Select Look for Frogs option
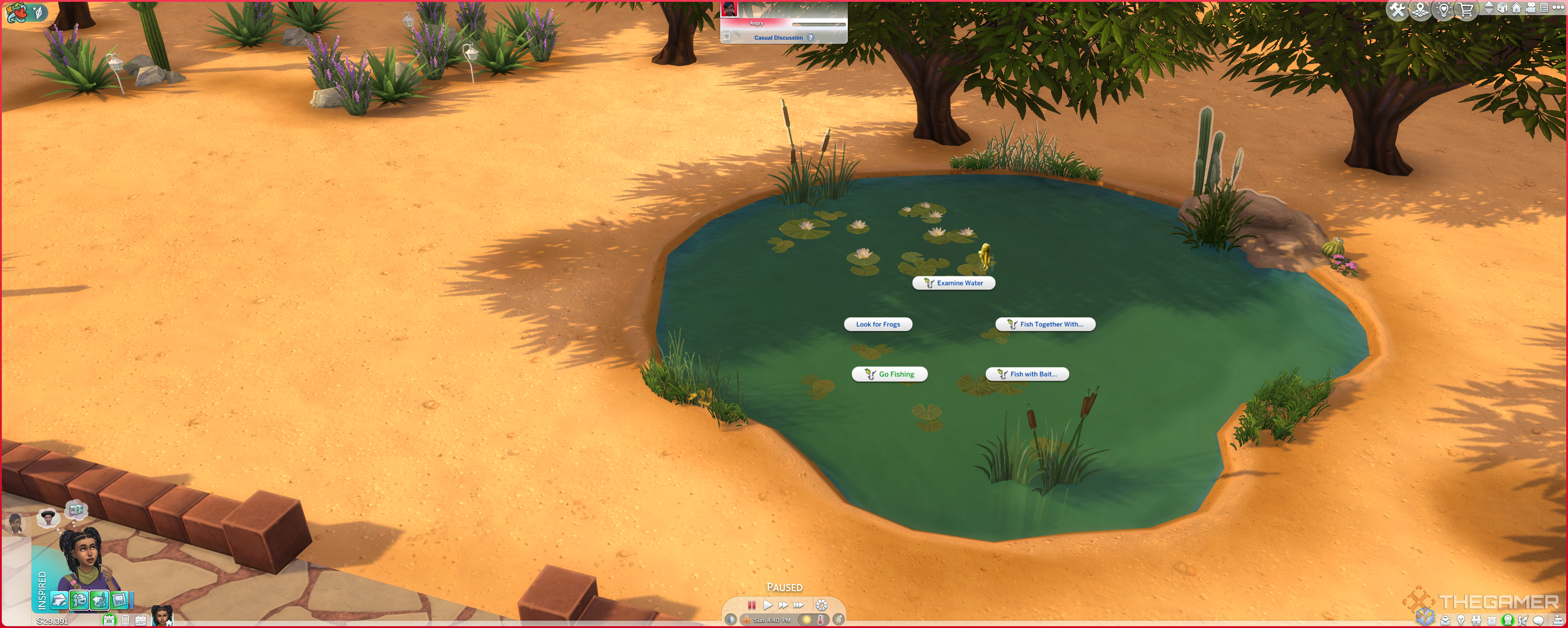 [x=878, y=325]
